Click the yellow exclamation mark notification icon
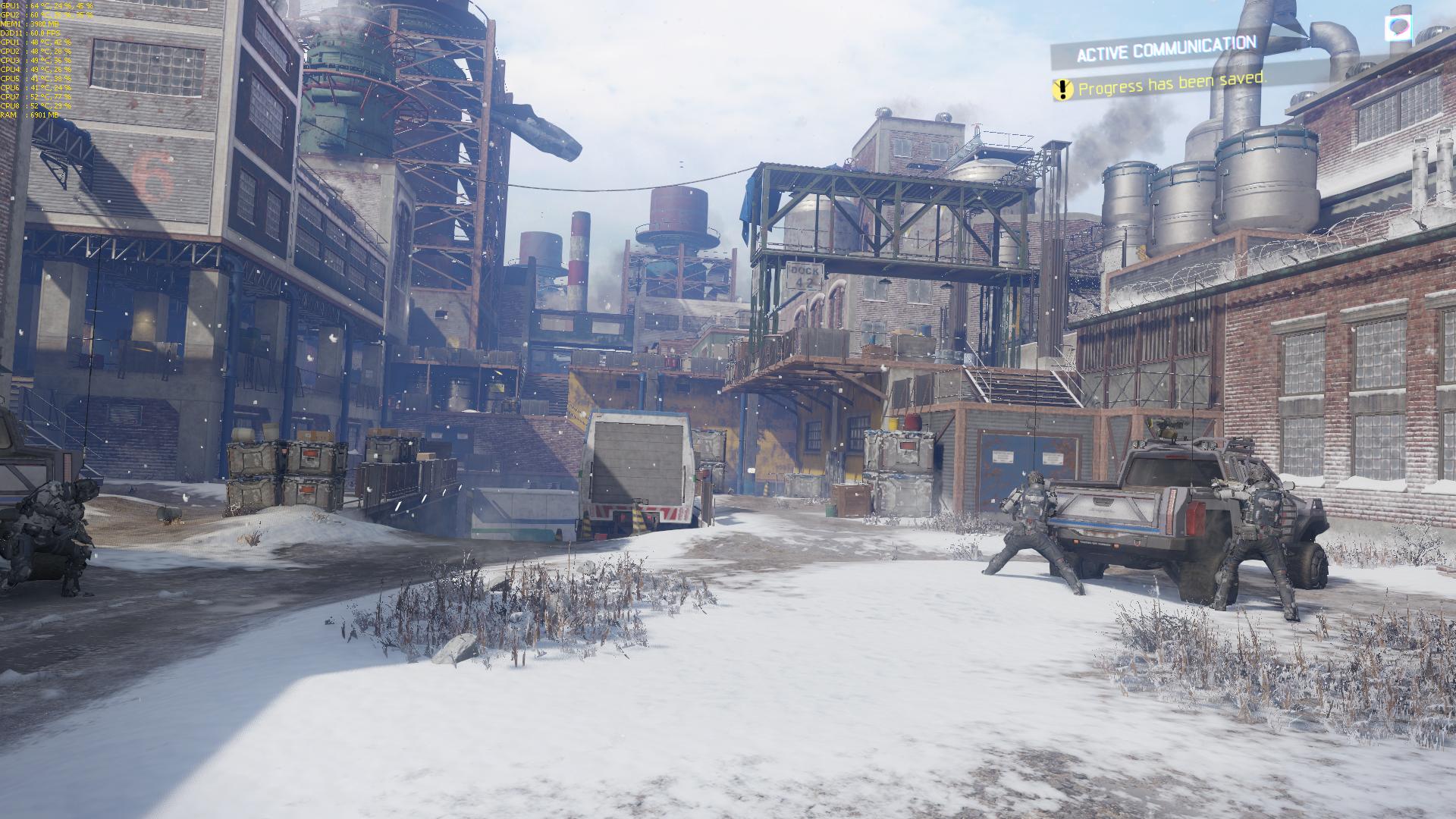The image size is (1456, 819). tap(1063, 89)
